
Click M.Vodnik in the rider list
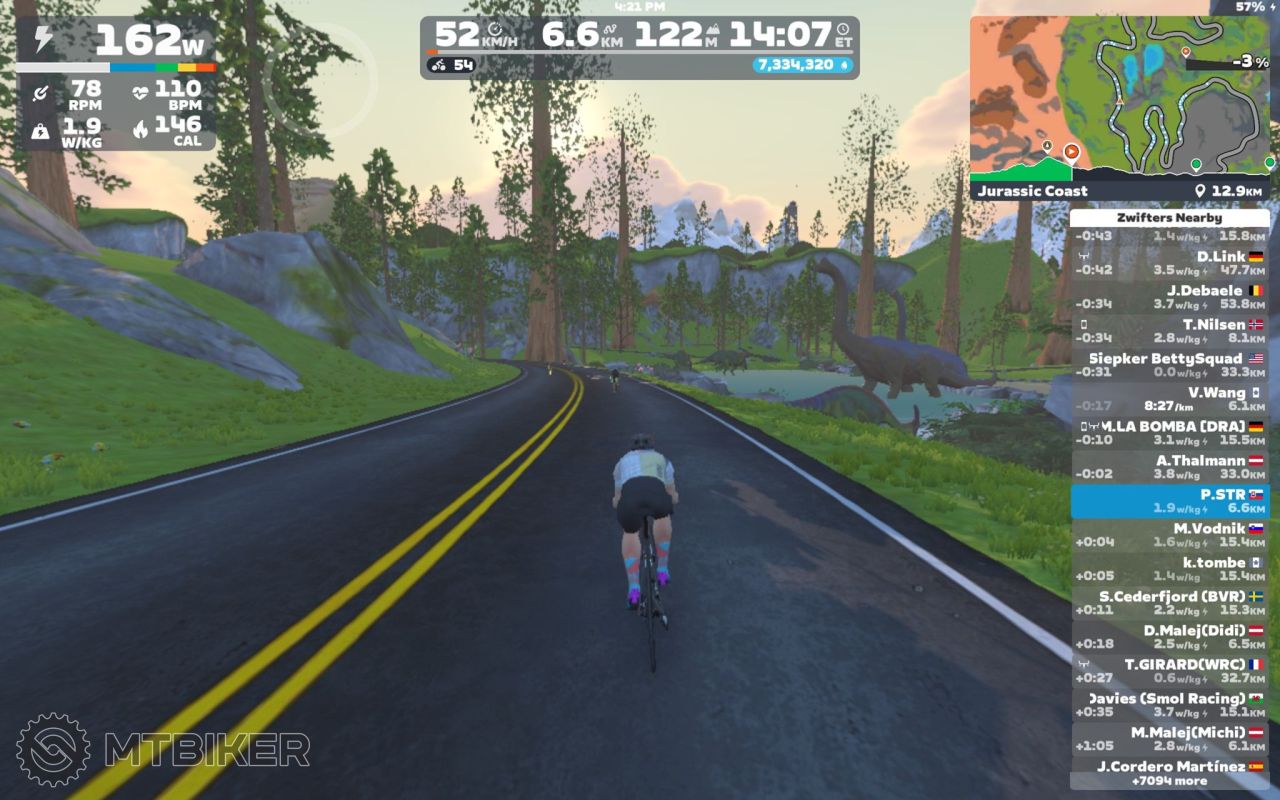(1169, 535)
